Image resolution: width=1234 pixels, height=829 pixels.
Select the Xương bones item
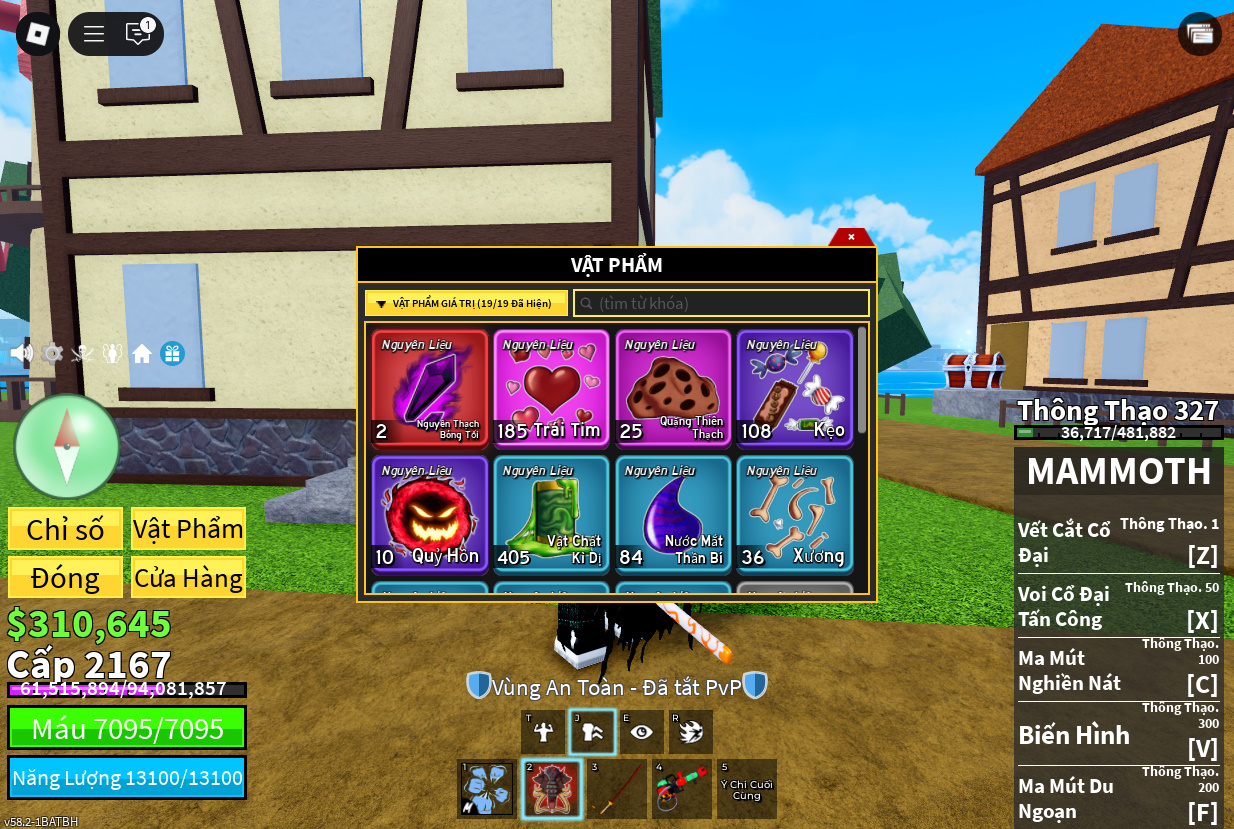(x=795, y=514)
